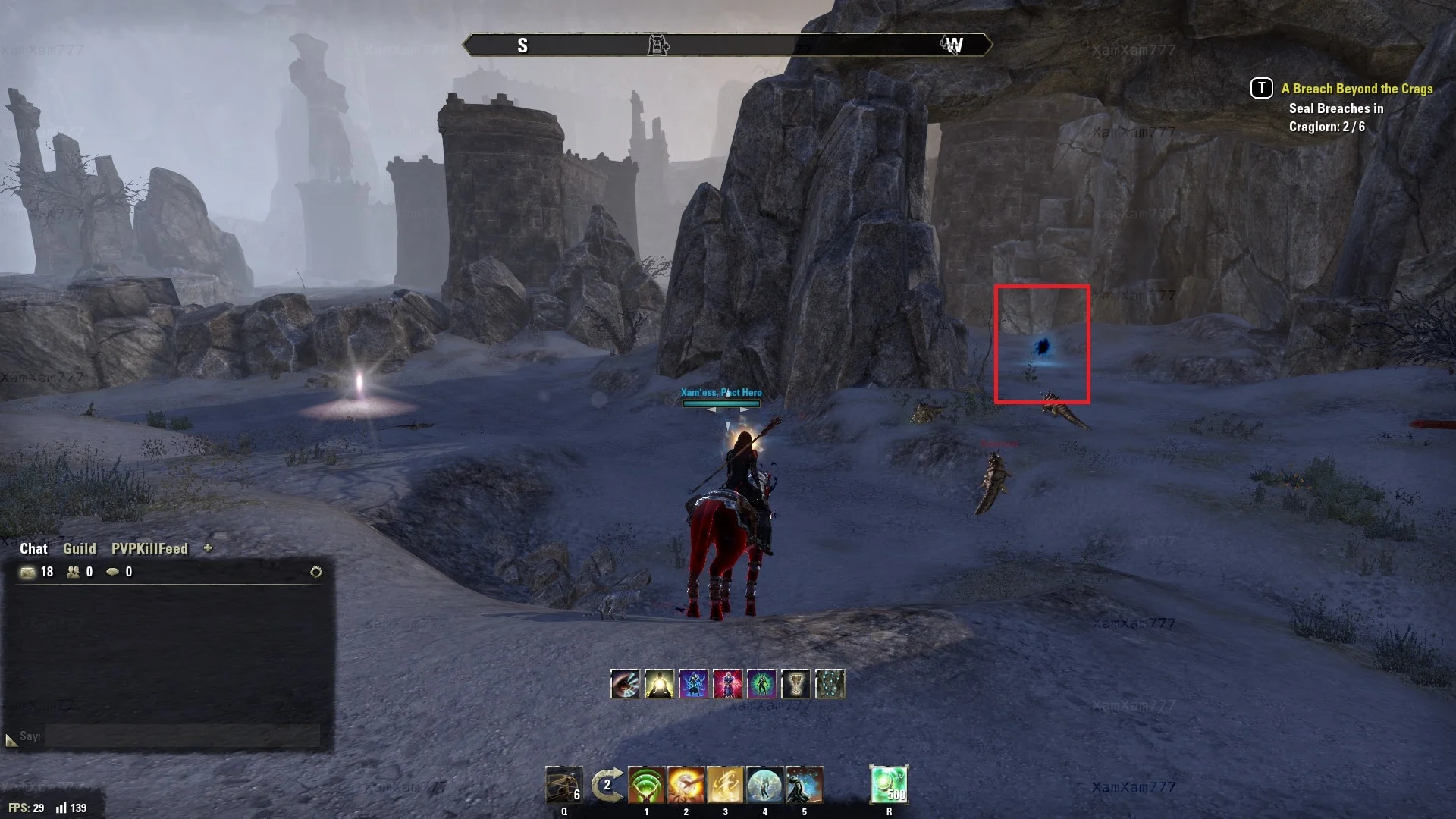Trigger the cloaked figure ability in slot 5
Image resolution: width=1456 pixels, height=819 pixels.
804,785
